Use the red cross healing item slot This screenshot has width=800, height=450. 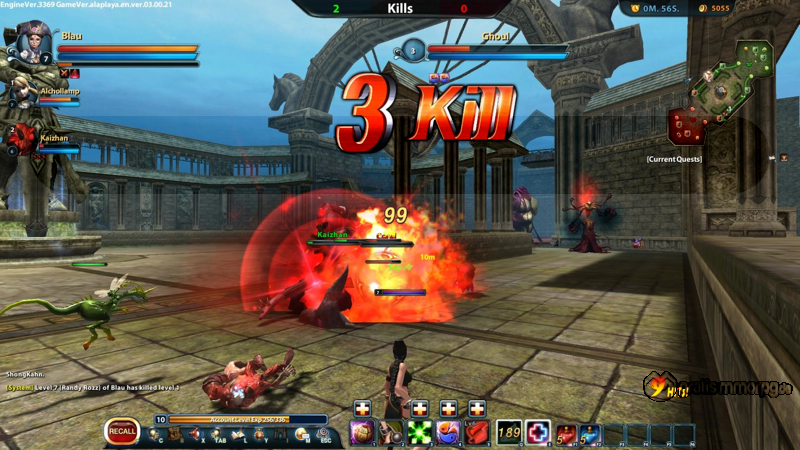click(538, 433)
